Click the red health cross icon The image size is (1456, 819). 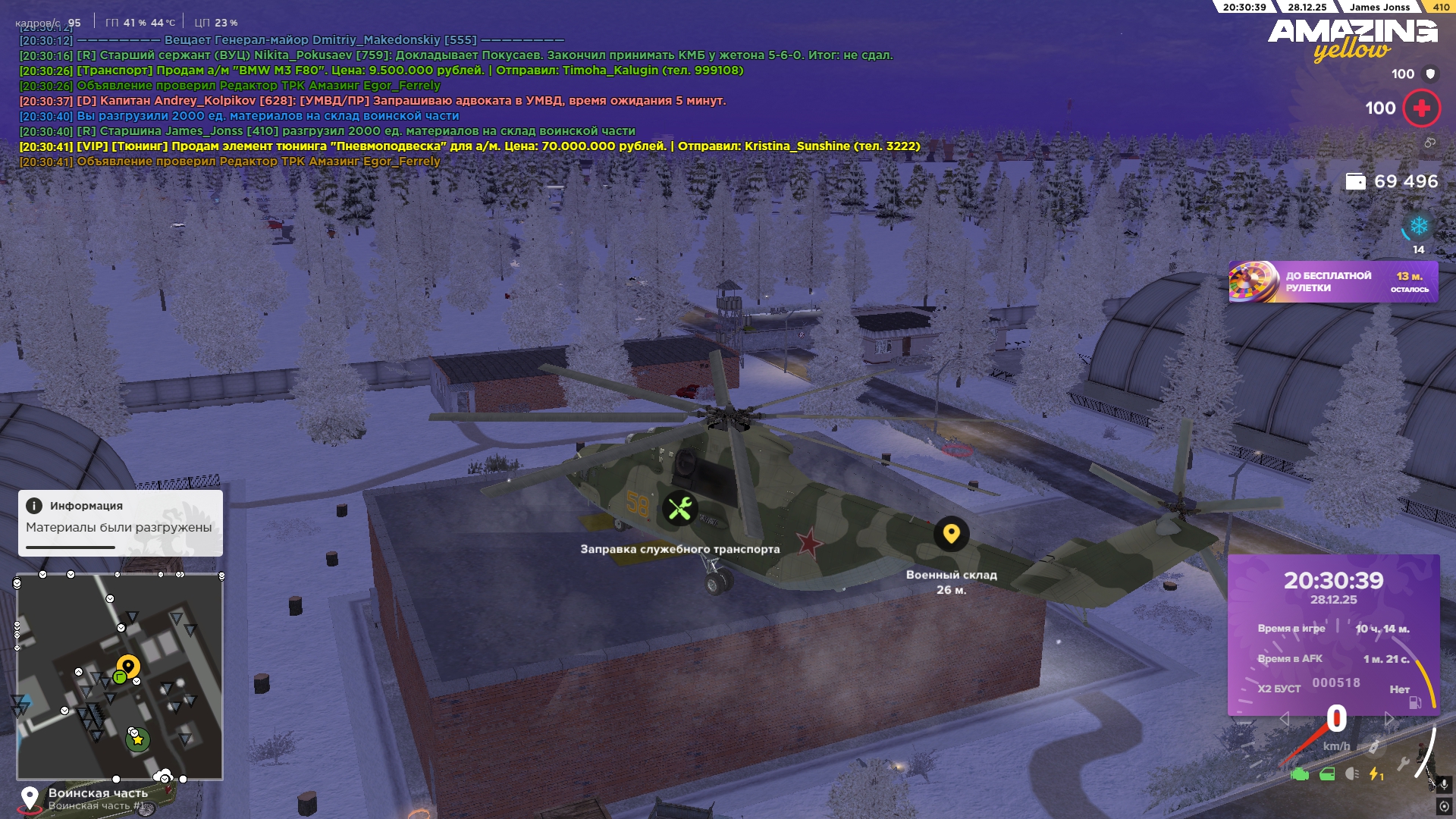tap(1421, 108)
